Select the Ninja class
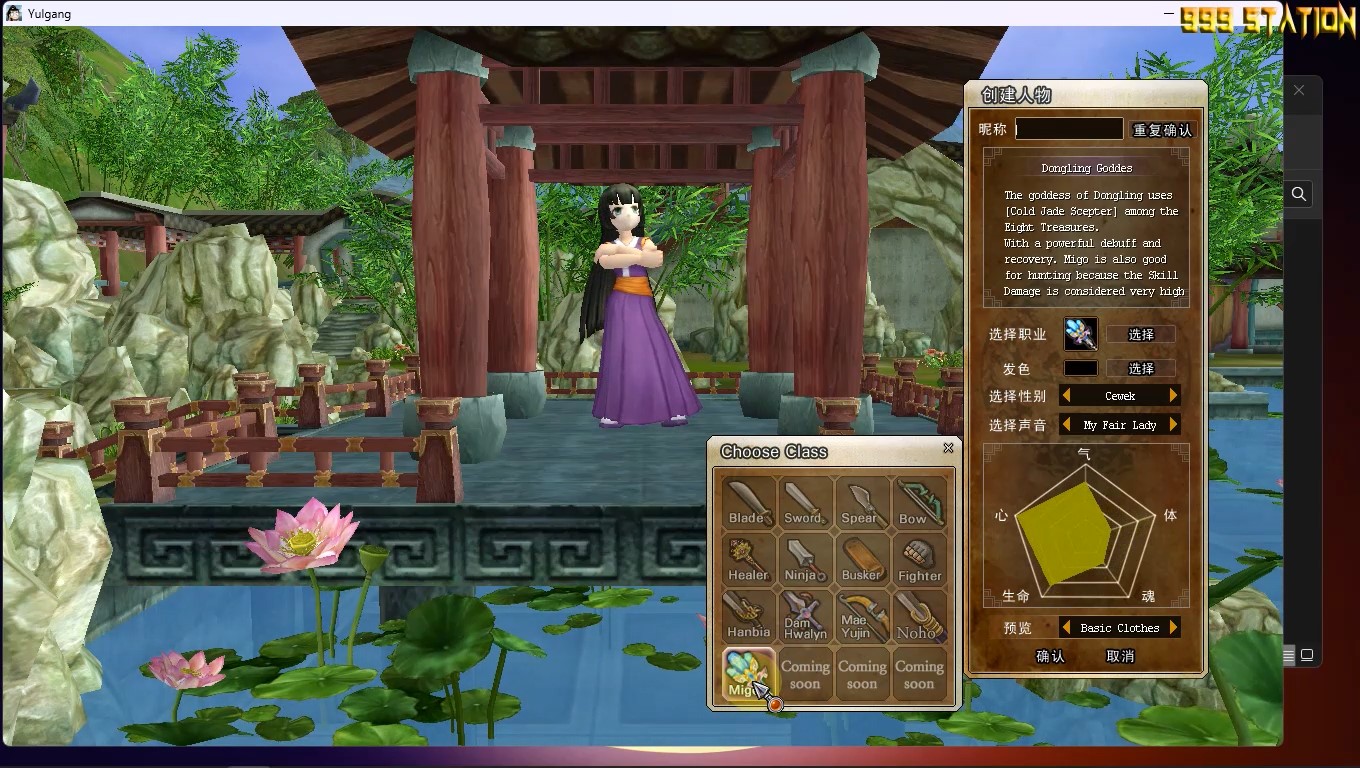This screenshot has width=1360, height=768. point(805,559)
